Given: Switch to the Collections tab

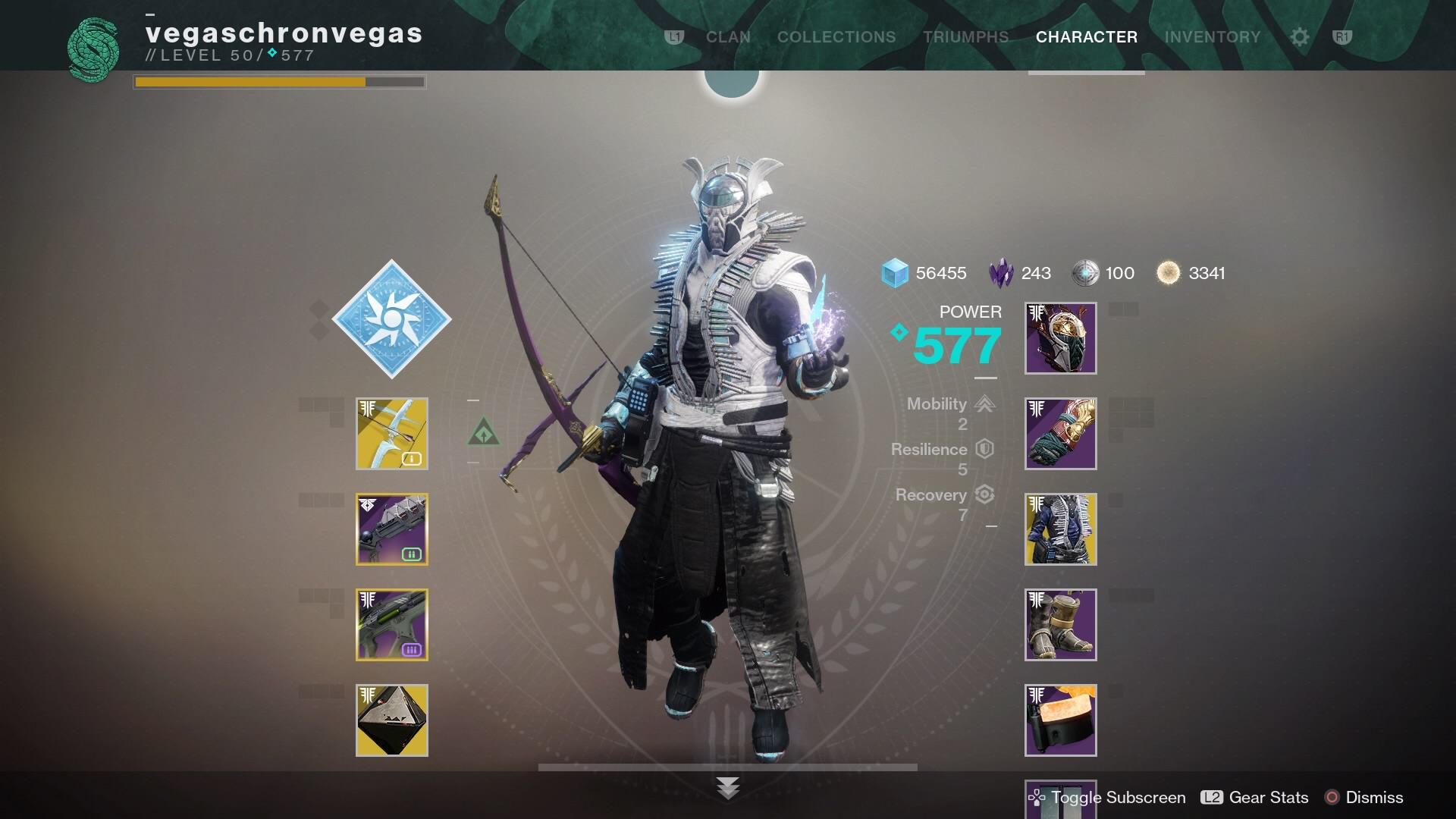Looking at the screenshot, I should [x=836, y=36].
